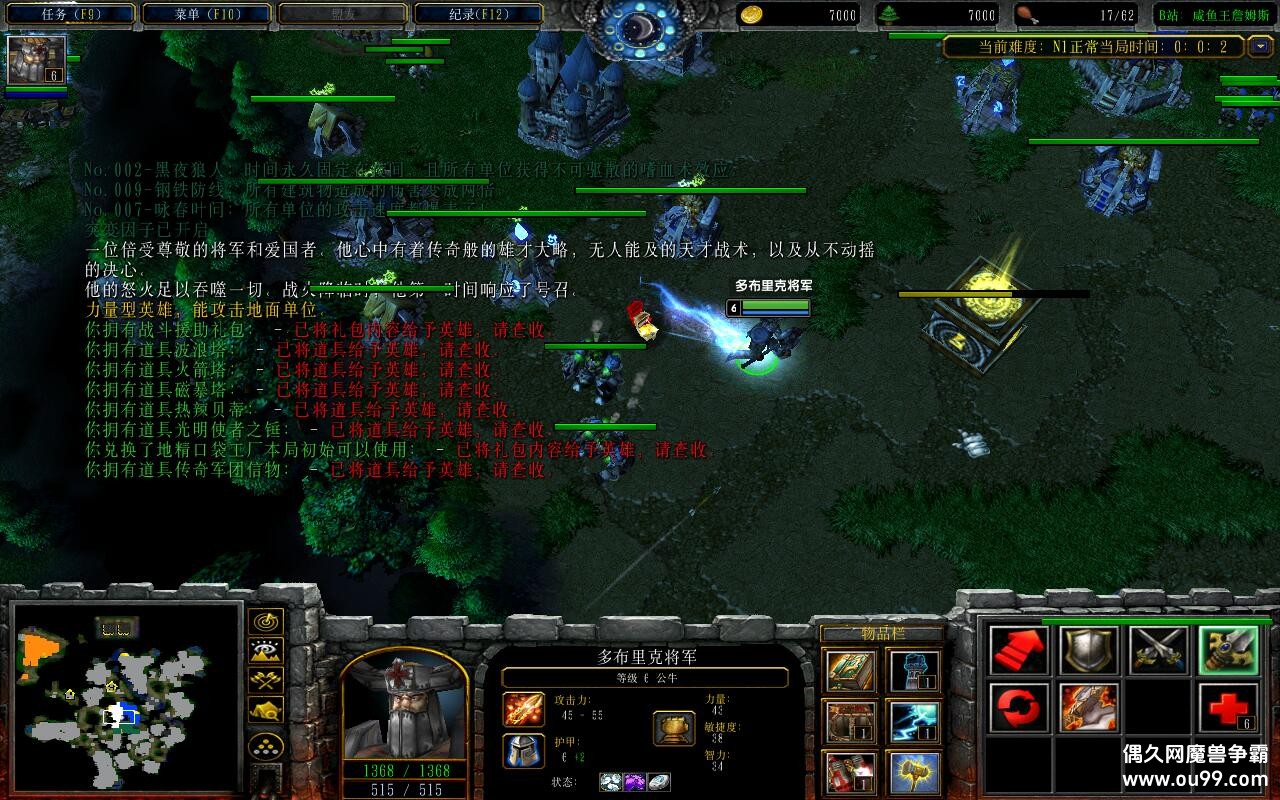
Task: Select the crossed swords Attack command
Action: tap(1159, 651)
